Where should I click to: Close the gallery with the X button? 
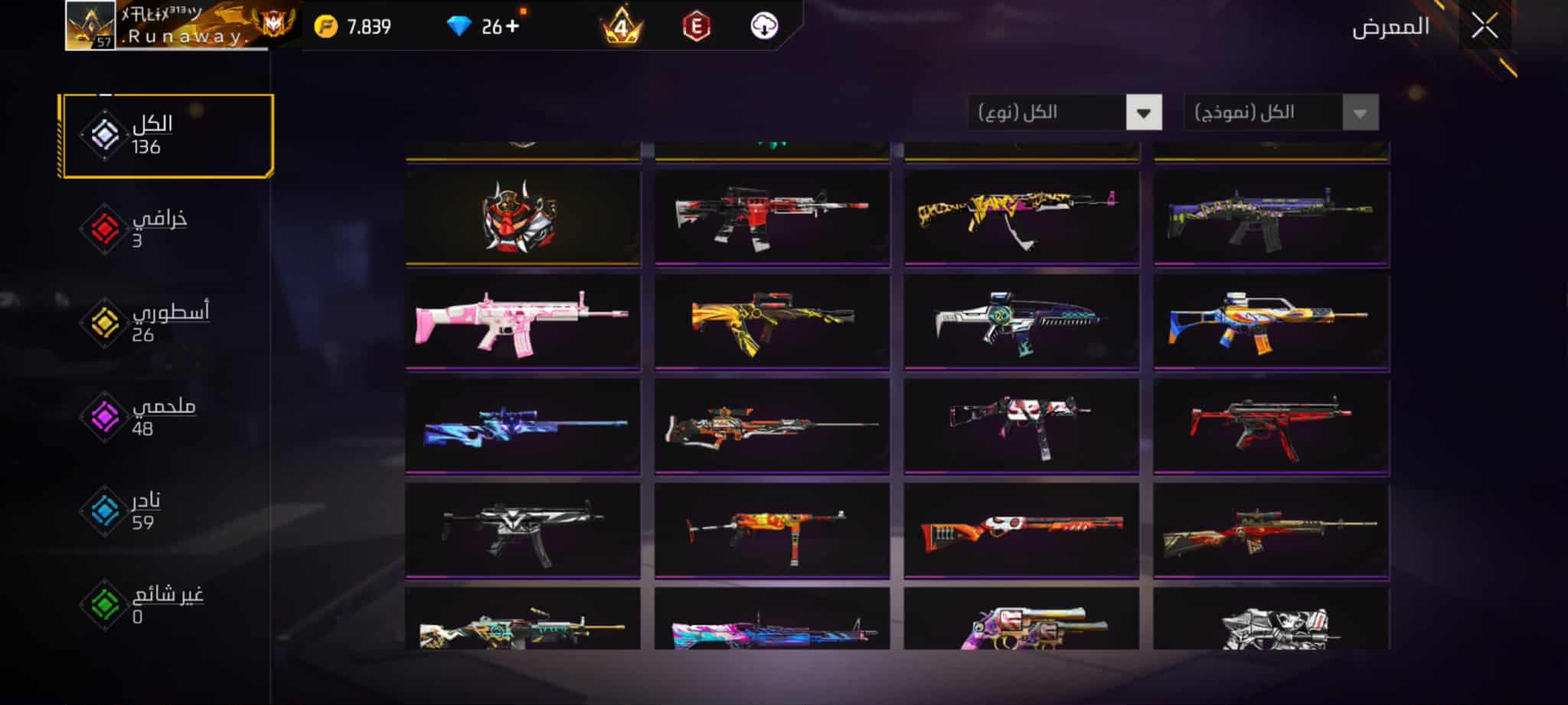pos(1484,28)
